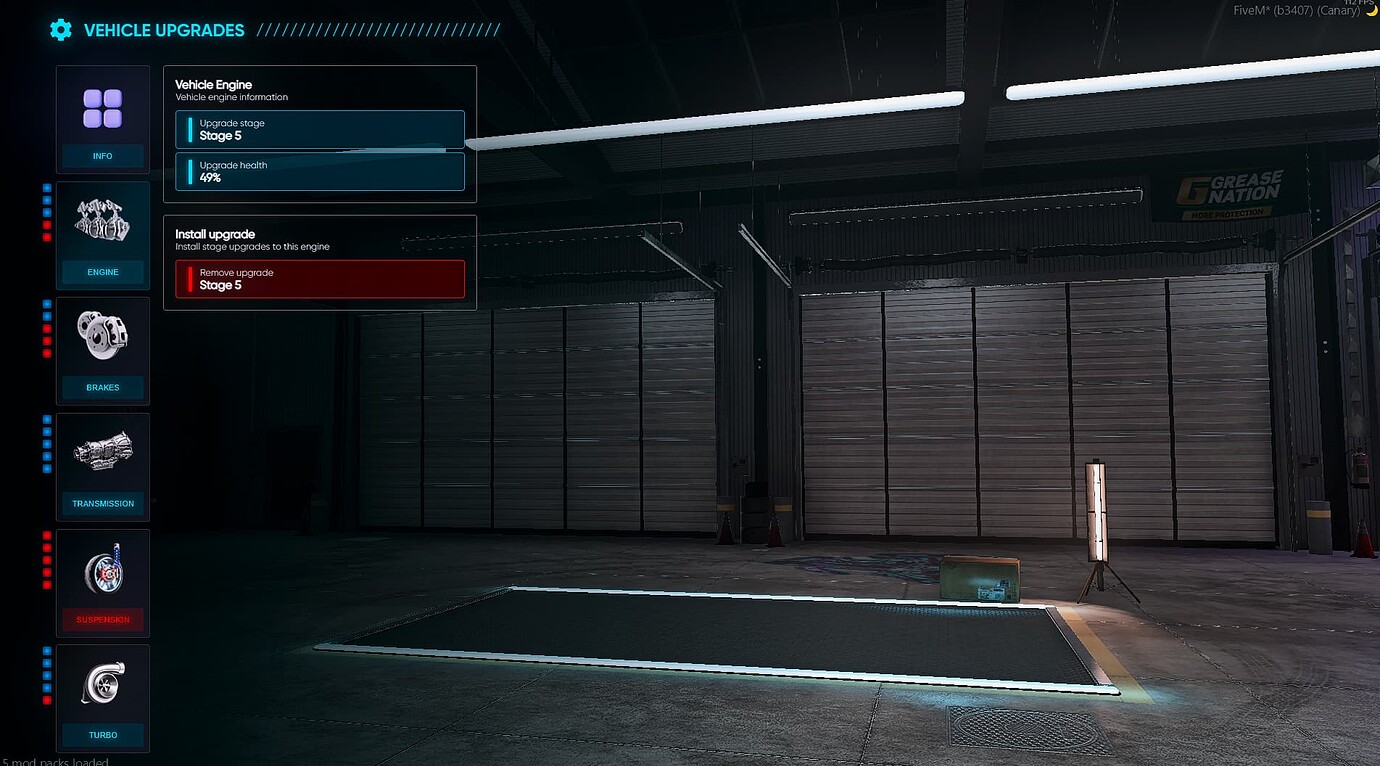Click the Upgrade stage Stage 5 panel

[319, 129]
